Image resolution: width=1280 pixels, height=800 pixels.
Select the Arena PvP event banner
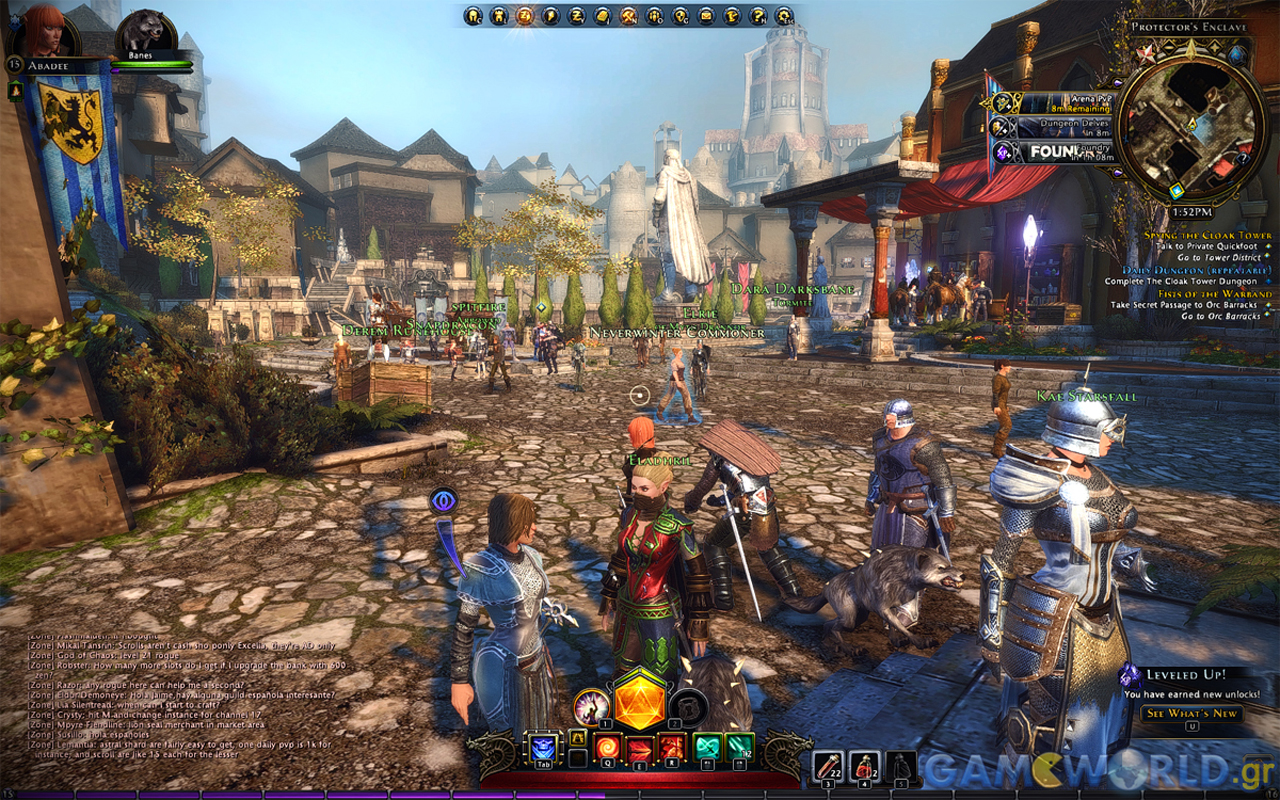tap(1050, 102)
